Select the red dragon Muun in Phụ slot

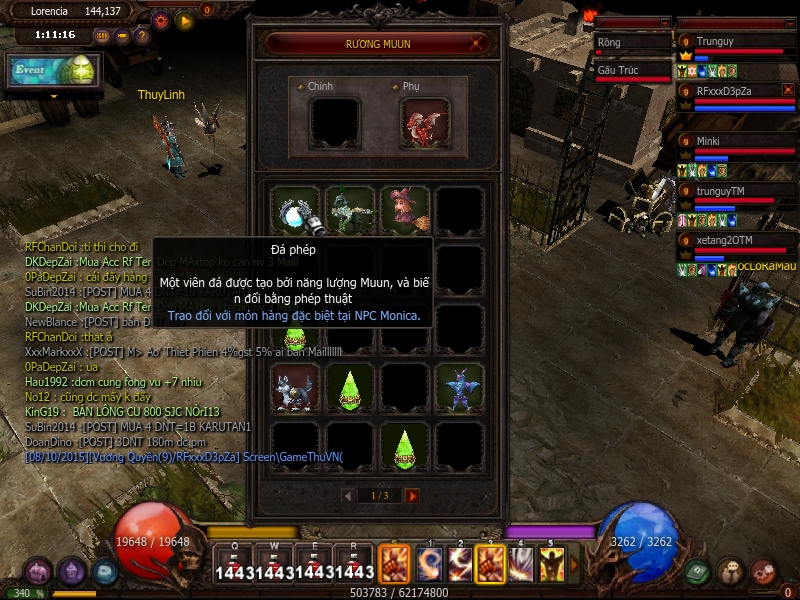[x=425, y=122]
